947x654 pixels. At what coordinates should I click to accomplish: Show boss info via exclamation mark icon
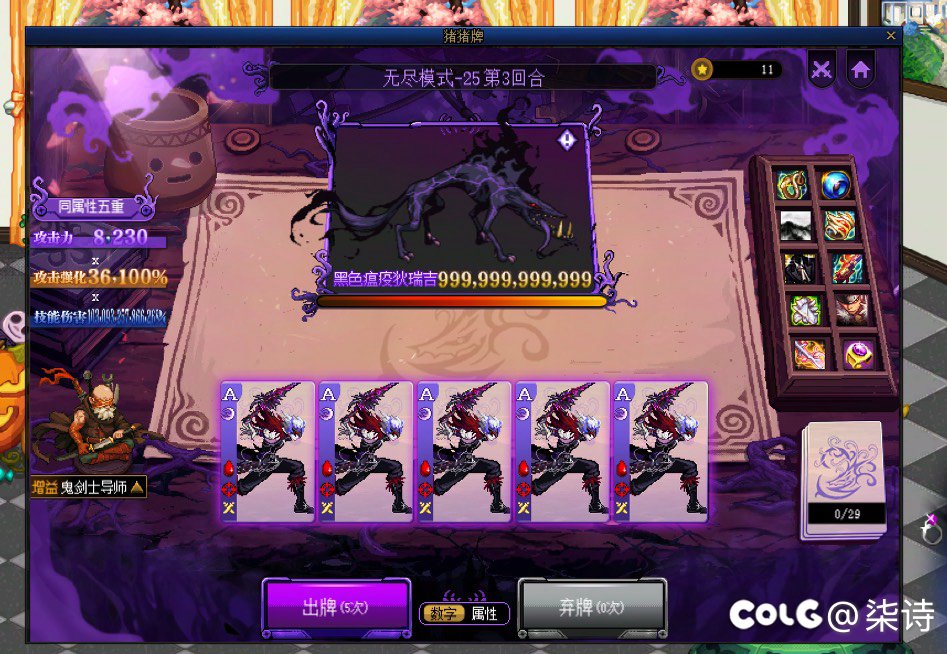pos(567,140)
